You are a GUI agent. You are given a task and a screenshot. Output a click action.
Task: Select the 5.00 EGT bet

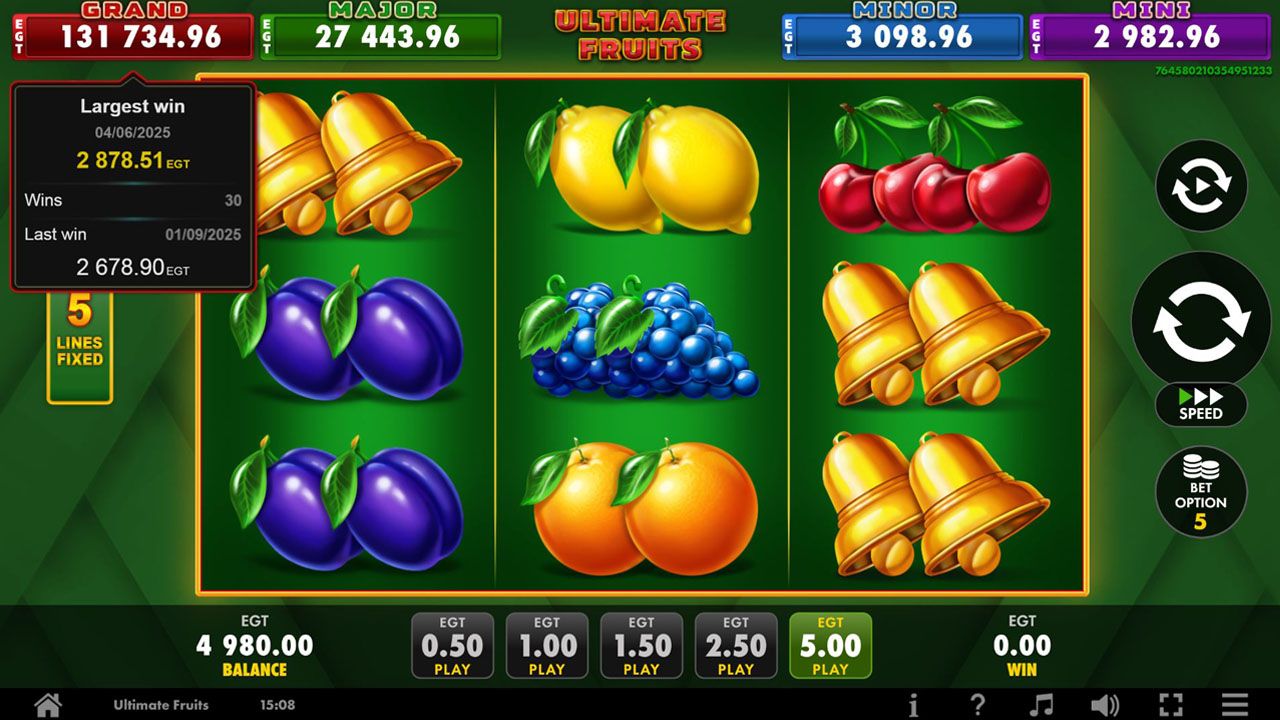coord(831,644)
